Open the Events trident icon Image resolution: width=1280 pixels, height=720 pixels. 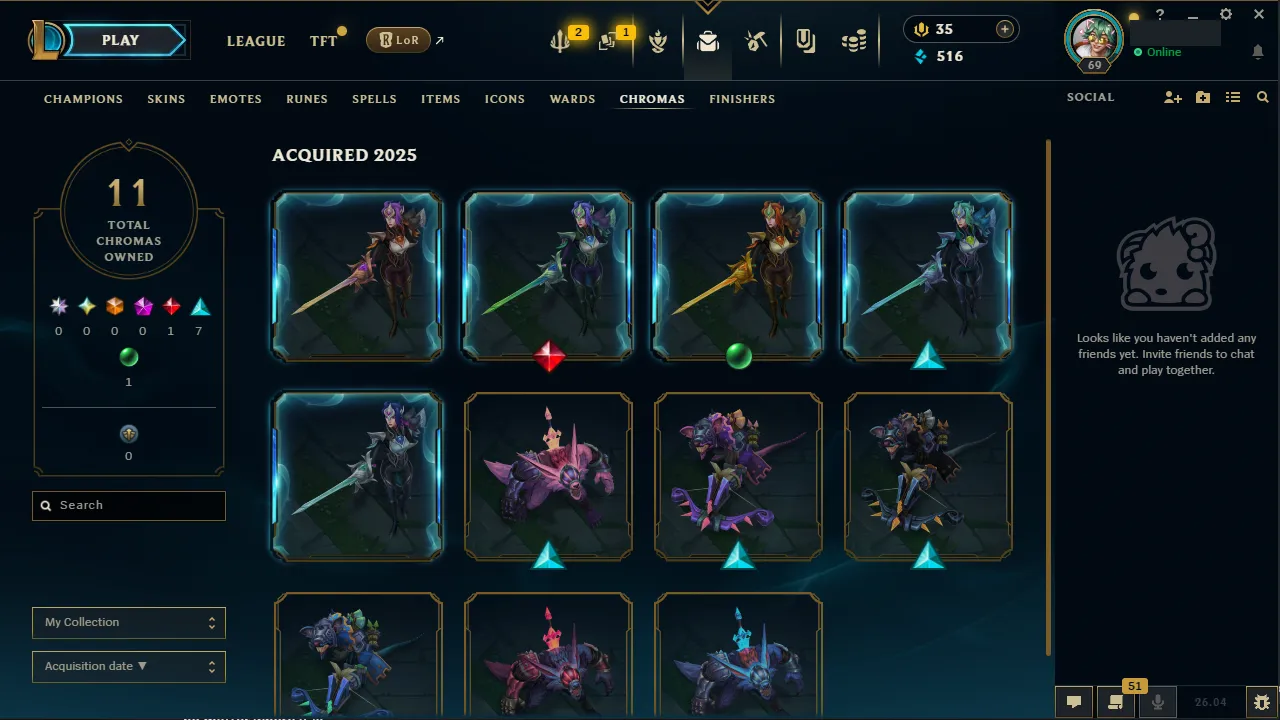coord(559,41)
